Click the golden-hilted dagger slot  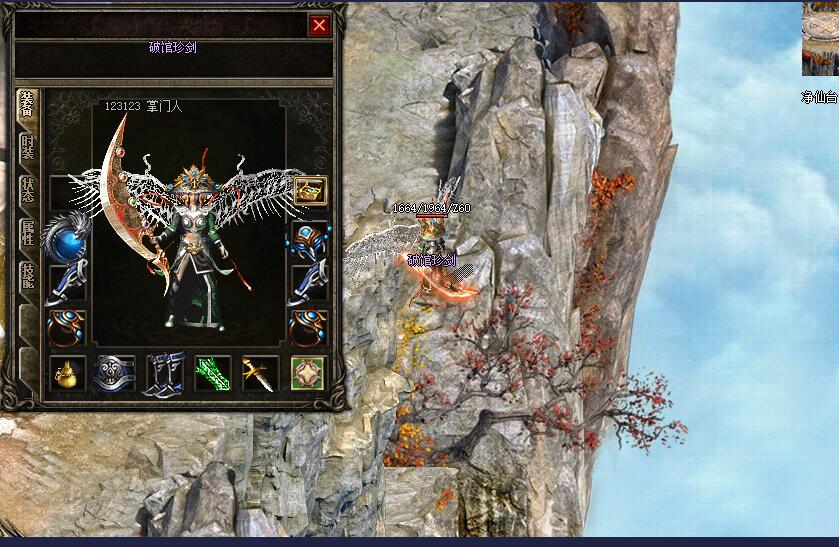tap(259, 373)
